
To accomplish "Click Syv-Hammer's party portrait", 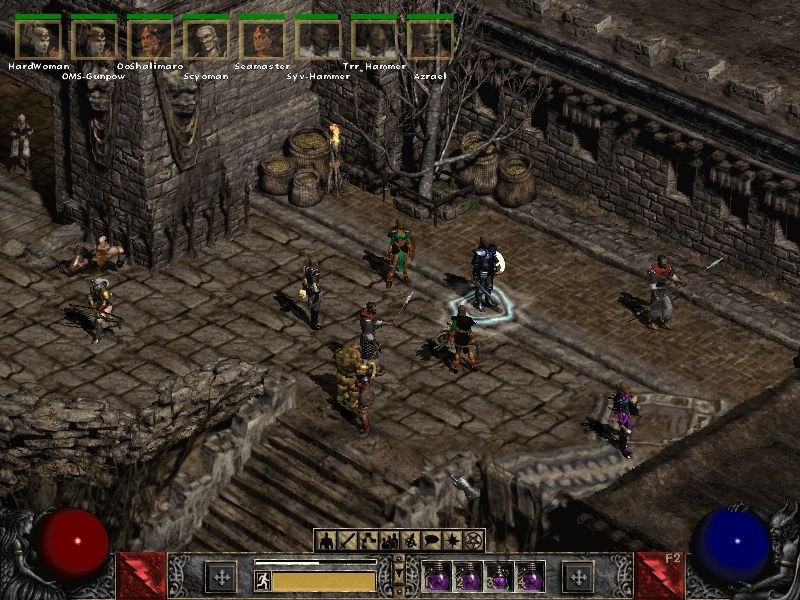I will click(x=319, y=38).
